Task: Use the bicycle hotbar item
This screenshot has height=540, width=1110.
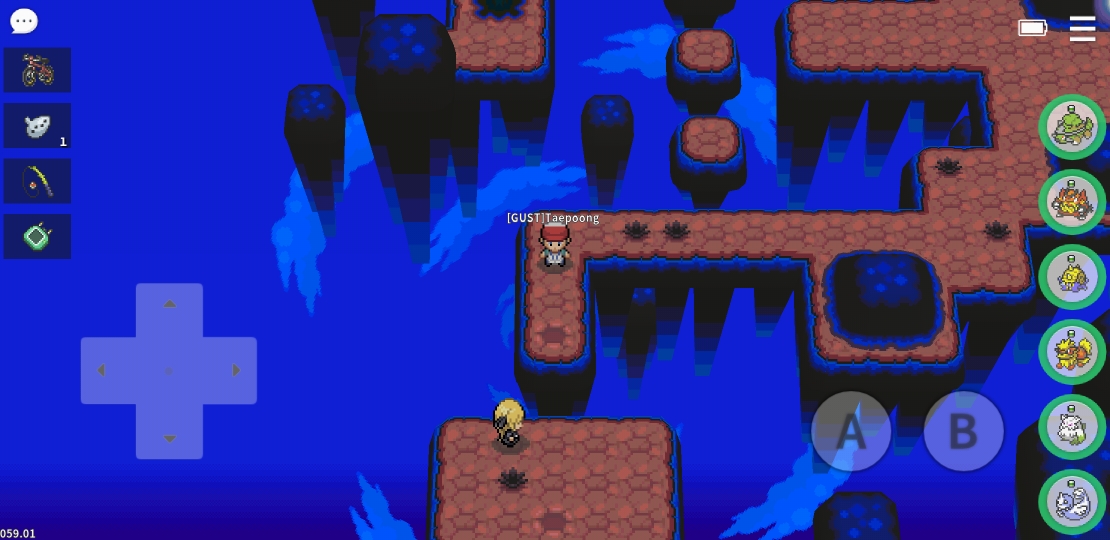Action: 37,70
